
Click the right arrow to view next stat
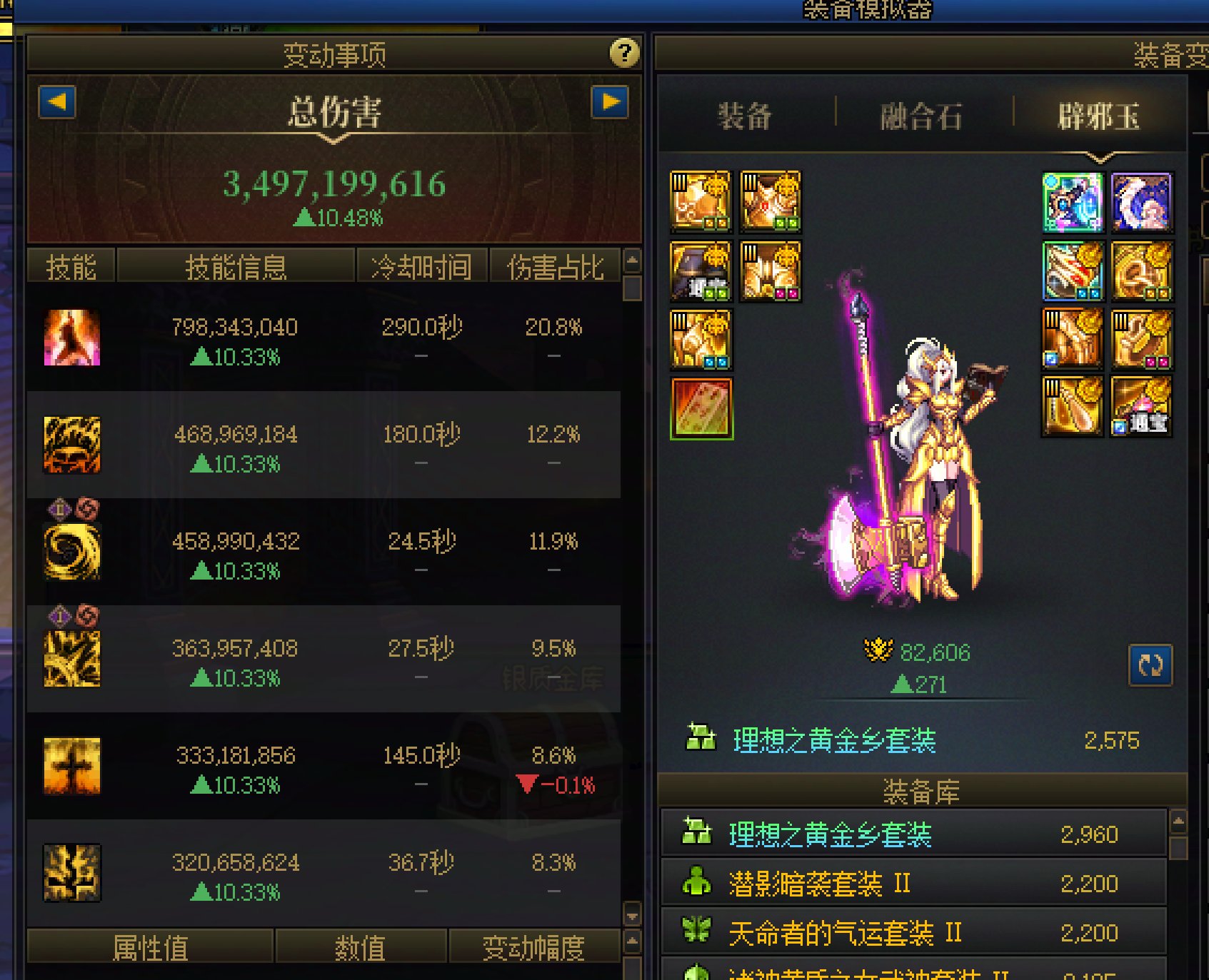[608, 103]
